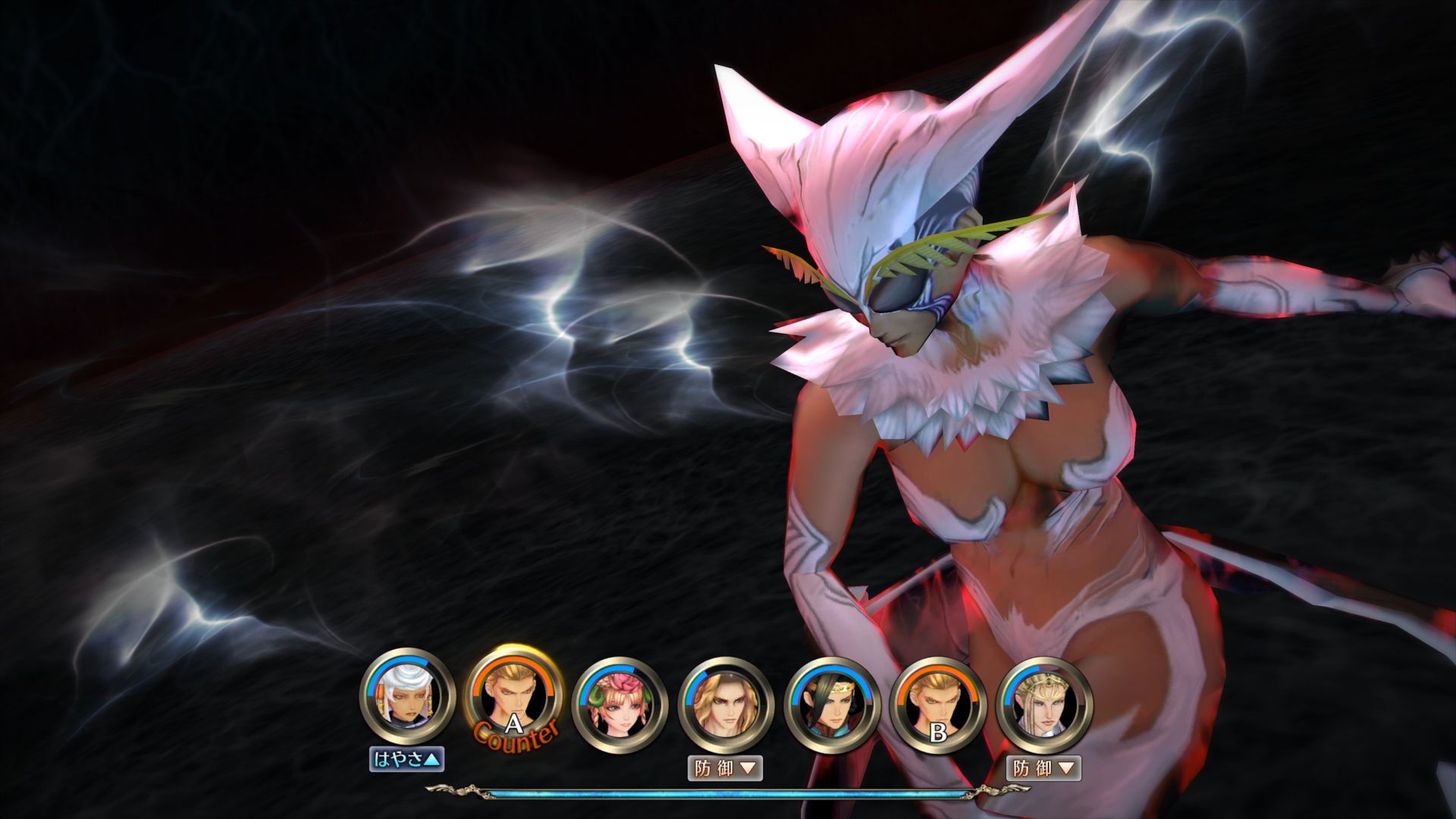Select the B formation slot label
This screenshot has height=819, width=1456.
pos(937,733)
